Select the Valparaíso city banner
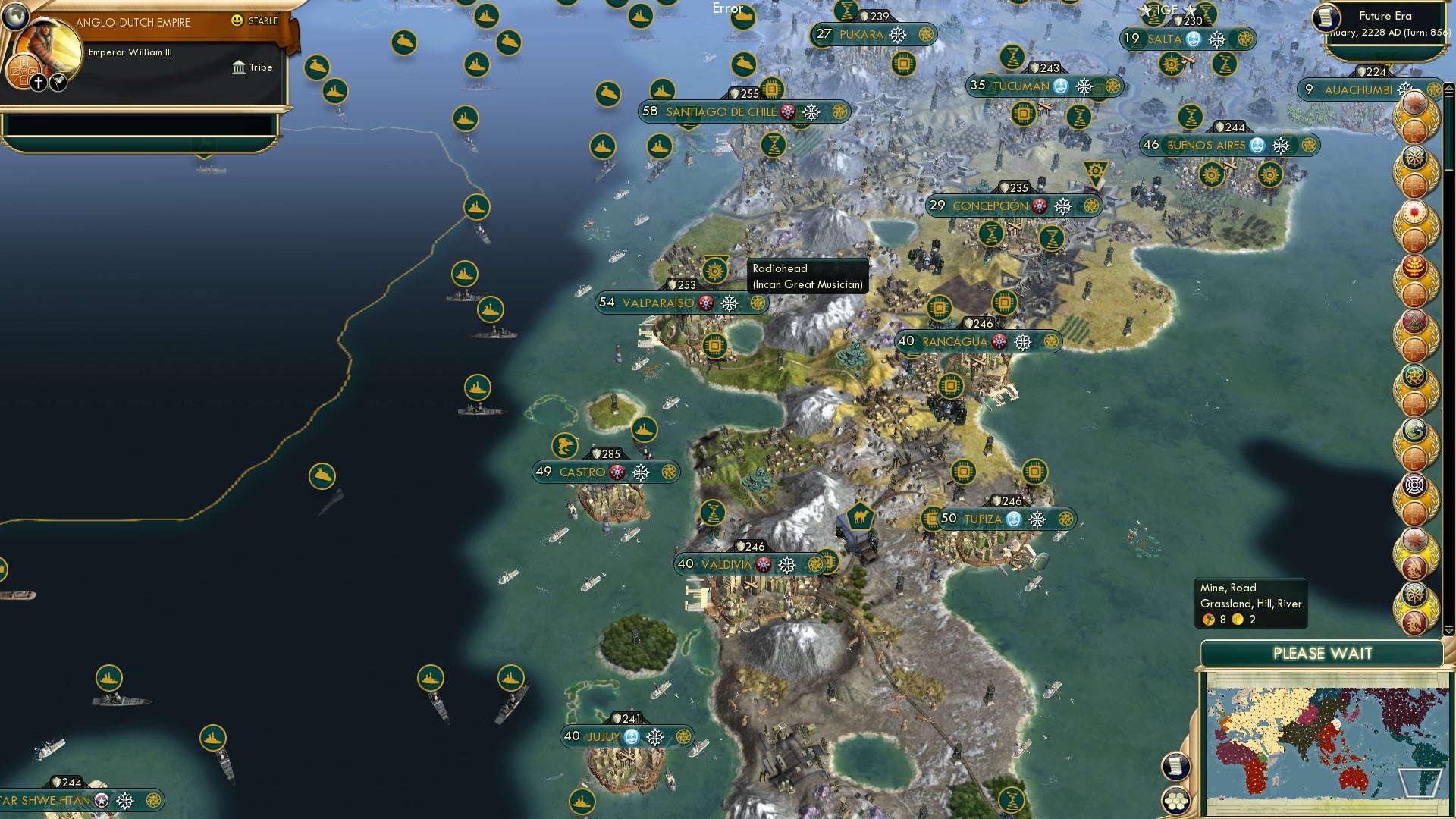1456x819 pixels. pyautogui.click(x=658, y=302)
